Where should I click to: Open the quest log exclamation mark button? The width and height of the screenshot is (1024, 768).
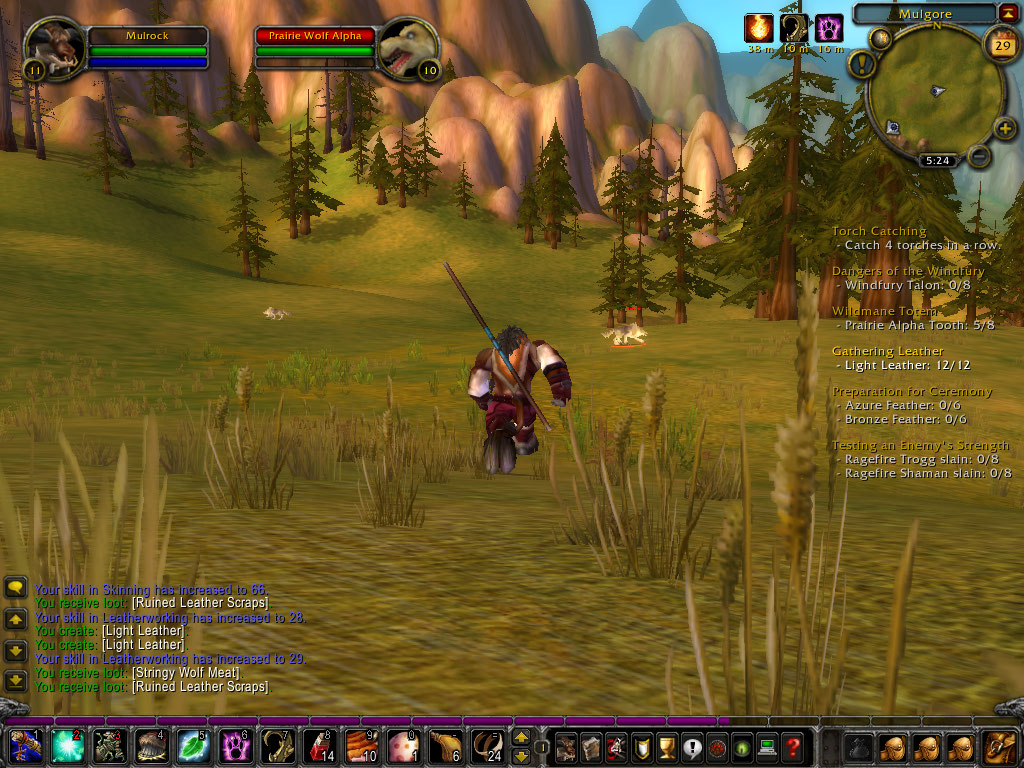(691, 746)
